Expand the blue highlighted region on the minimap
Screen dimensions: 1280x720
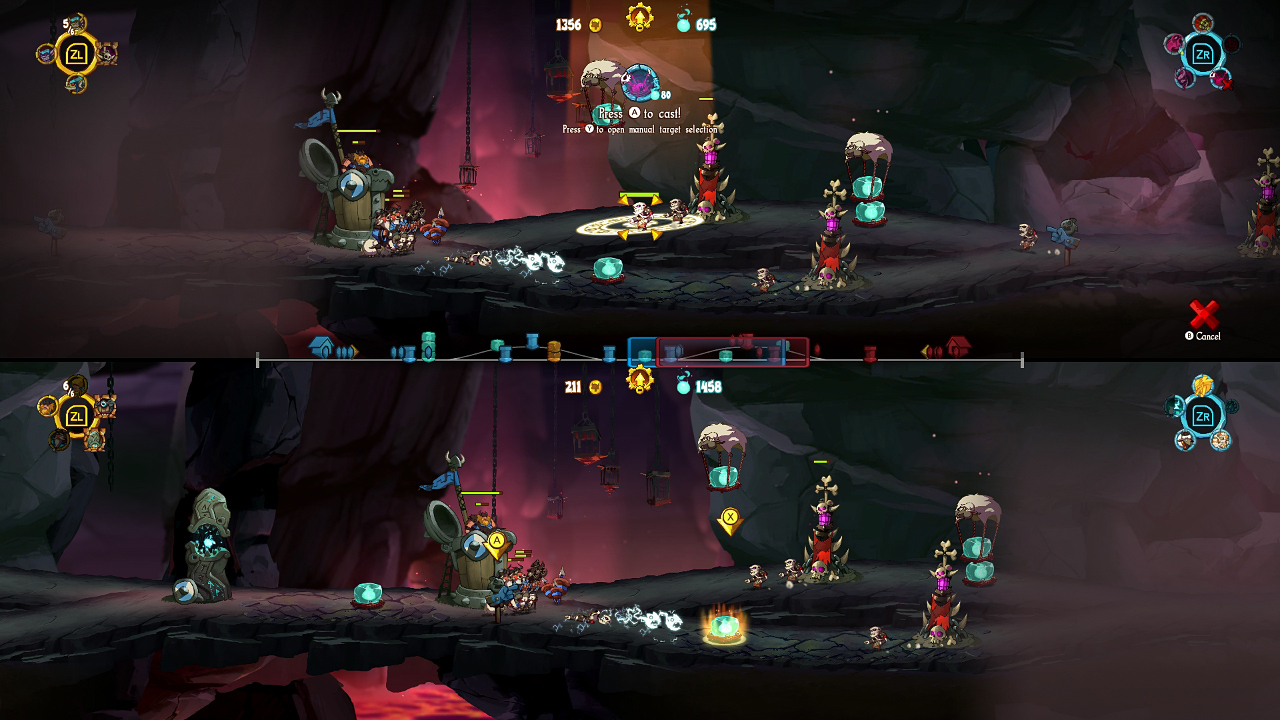(641, 351)
